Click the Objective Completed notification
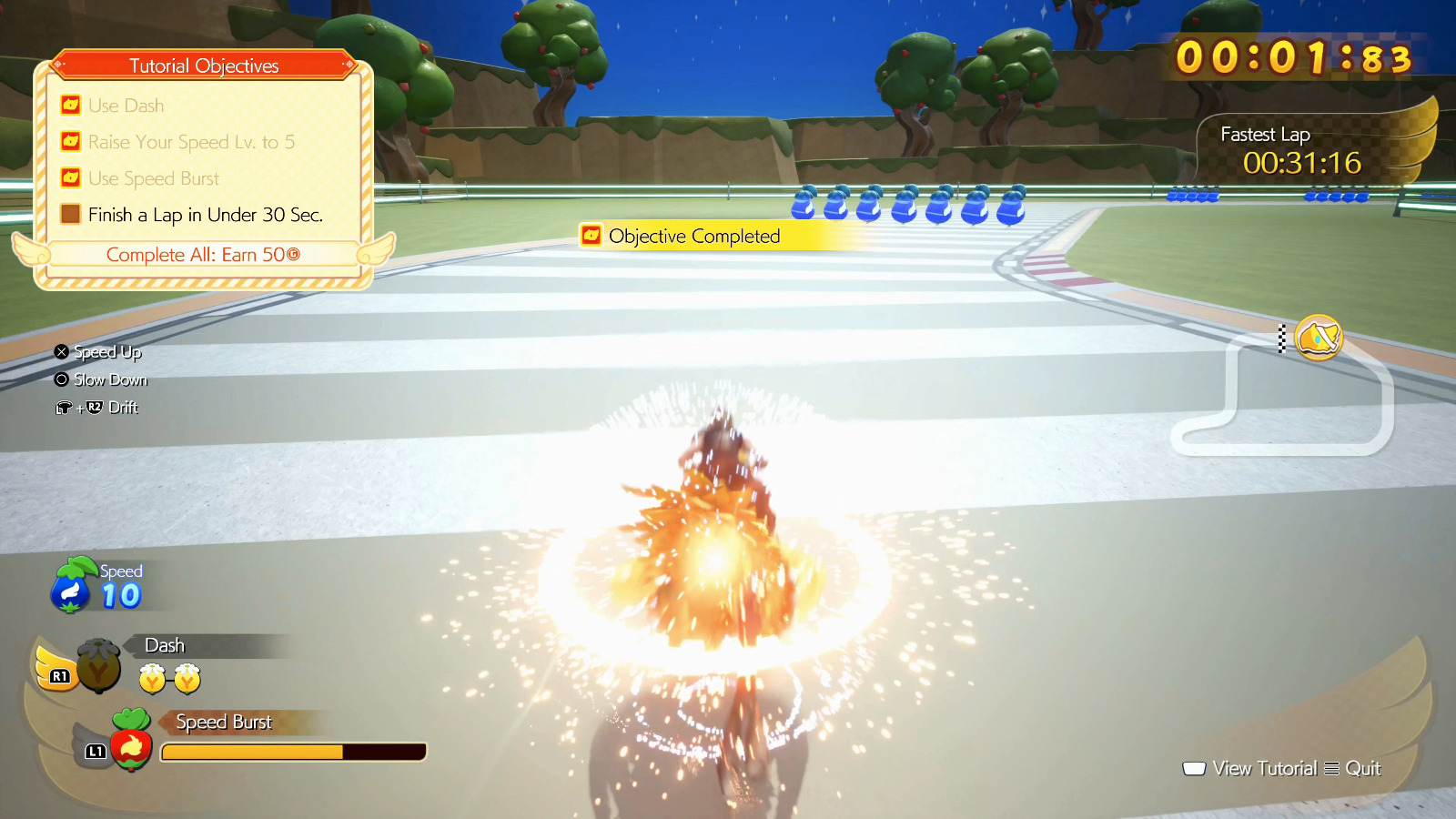 tap(693, 236)
